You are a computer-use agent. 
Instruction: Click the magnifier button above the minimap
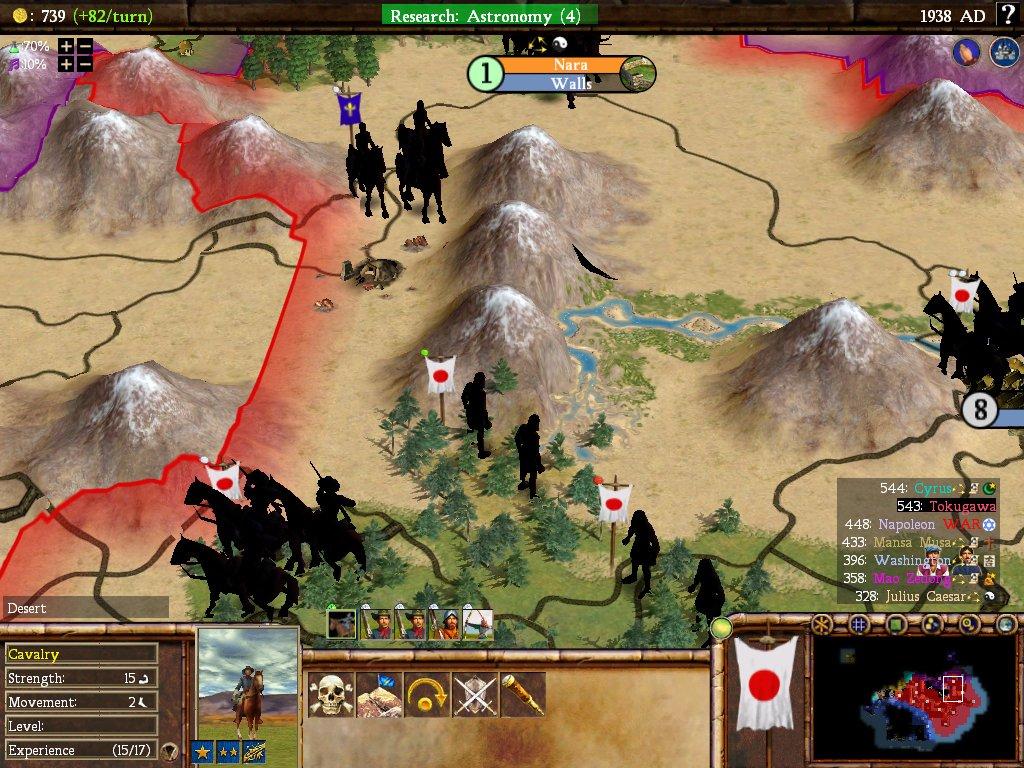(968, 625)
